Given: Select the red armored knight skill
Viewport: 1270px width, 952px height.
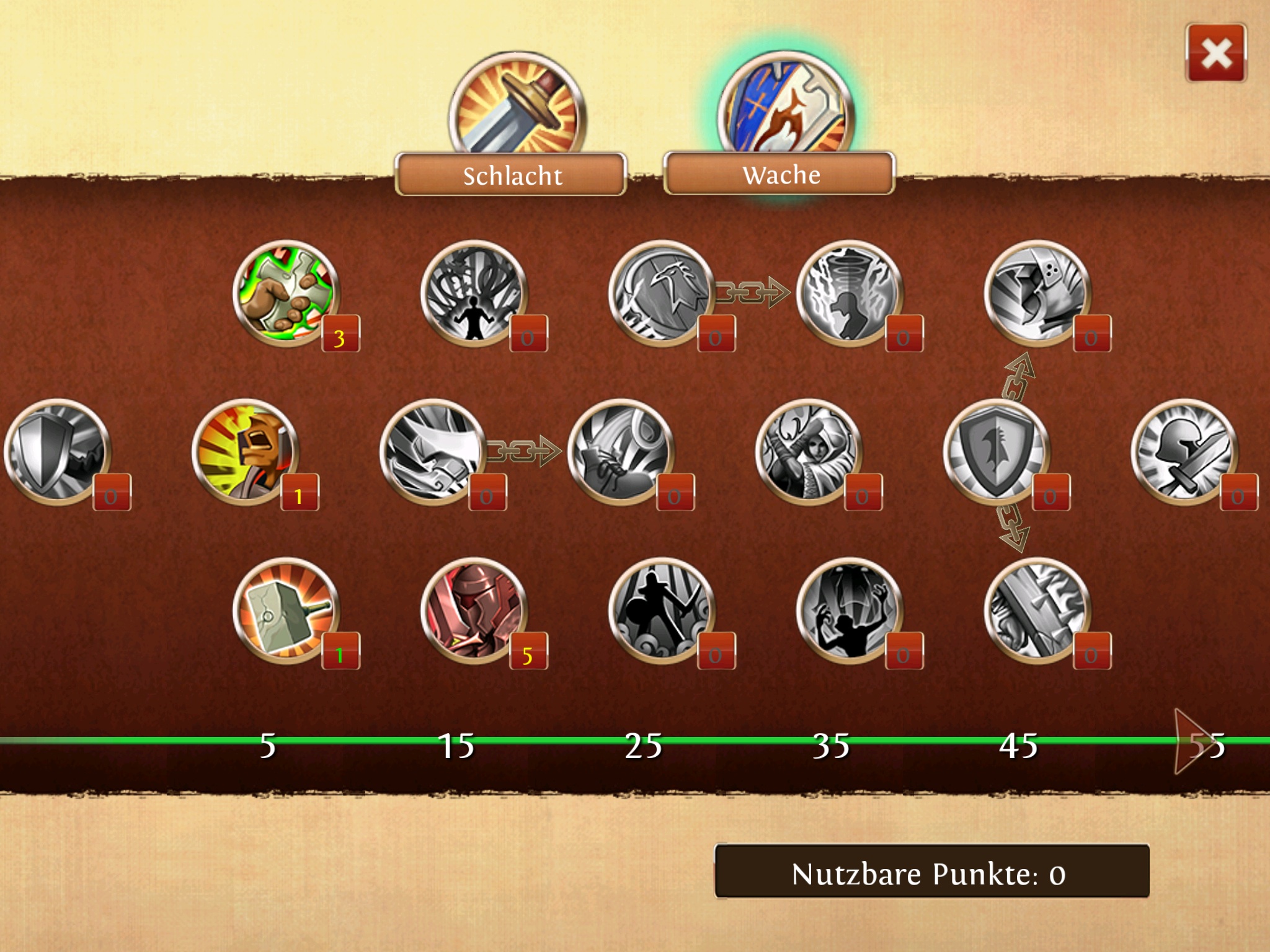Looking at the screenshot, I should pyautogui.click(x=474, y=611).
